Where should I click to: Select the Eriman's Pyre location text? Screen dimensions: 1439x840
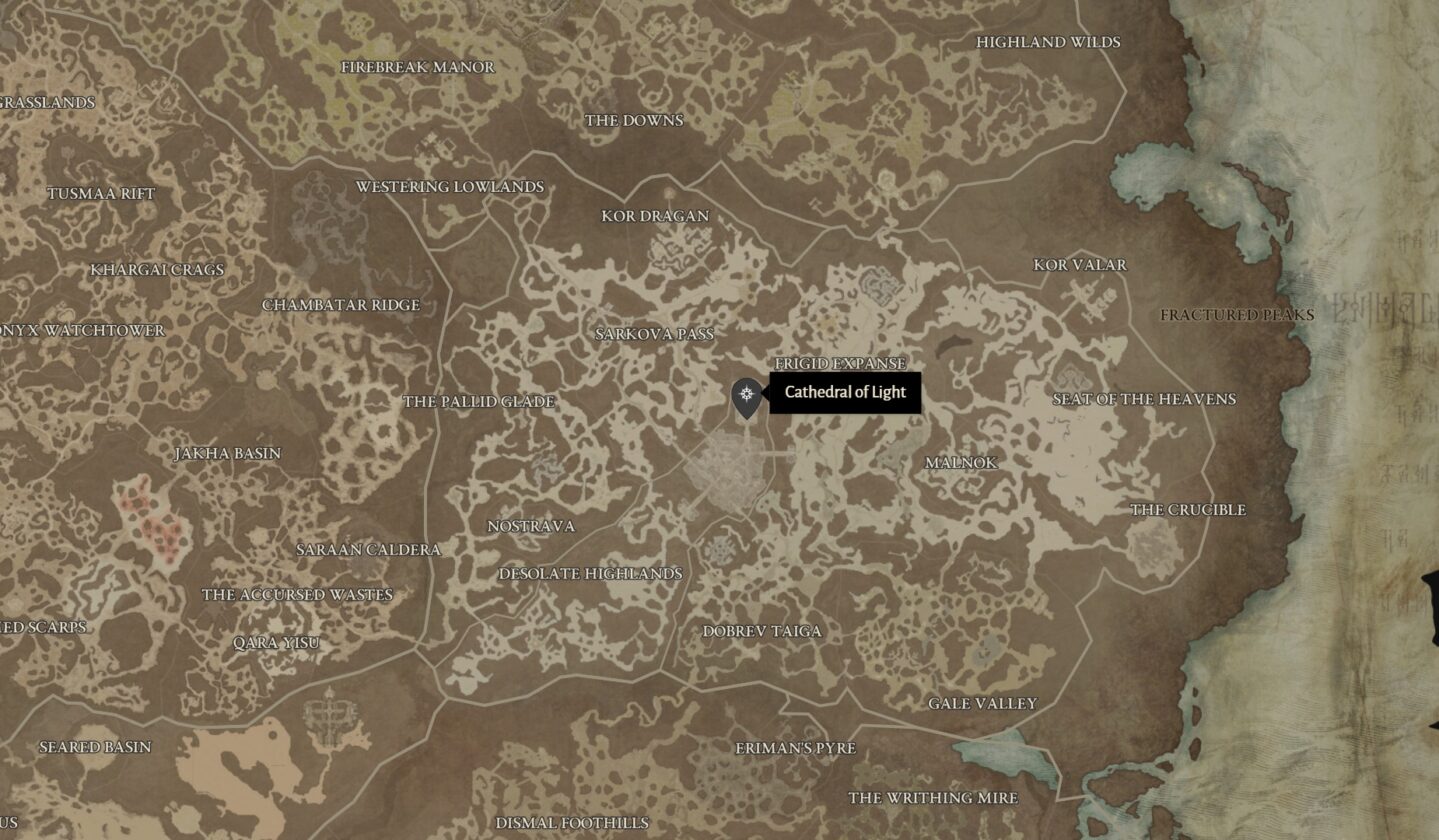click(x=797, y=747)
